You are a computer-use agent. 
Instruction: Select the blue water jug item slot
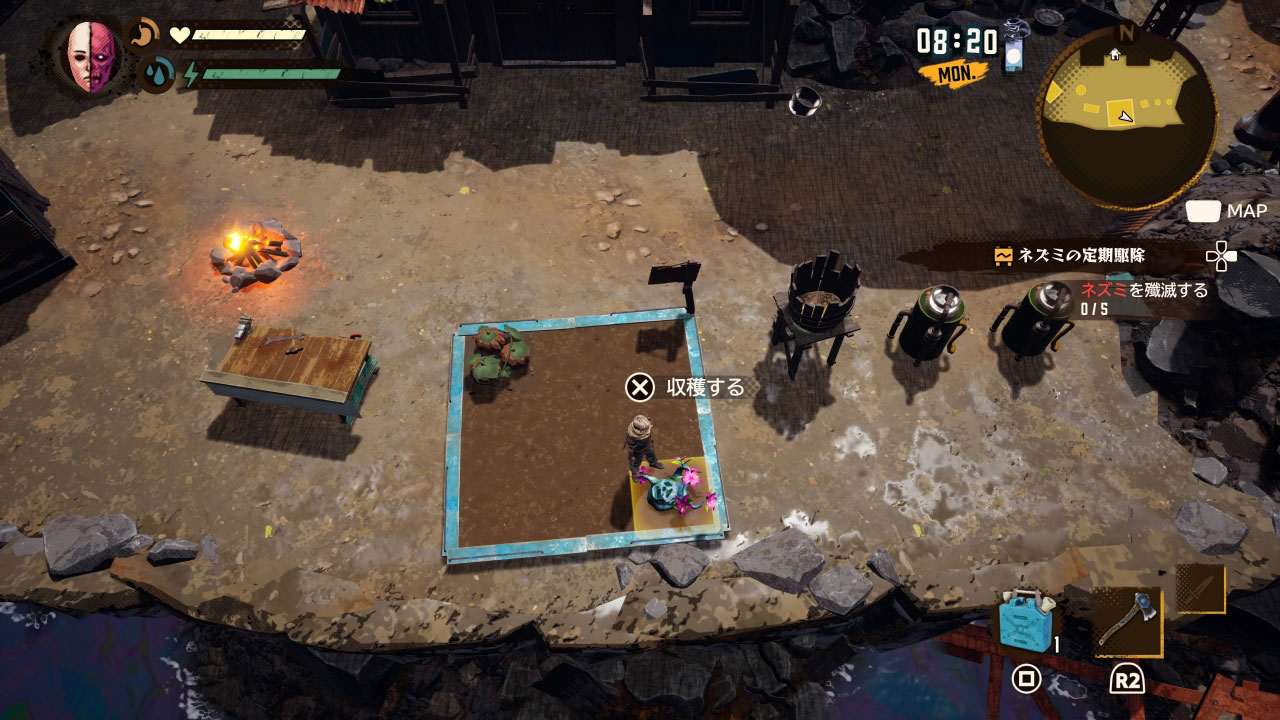click(x=1026, y=623)
